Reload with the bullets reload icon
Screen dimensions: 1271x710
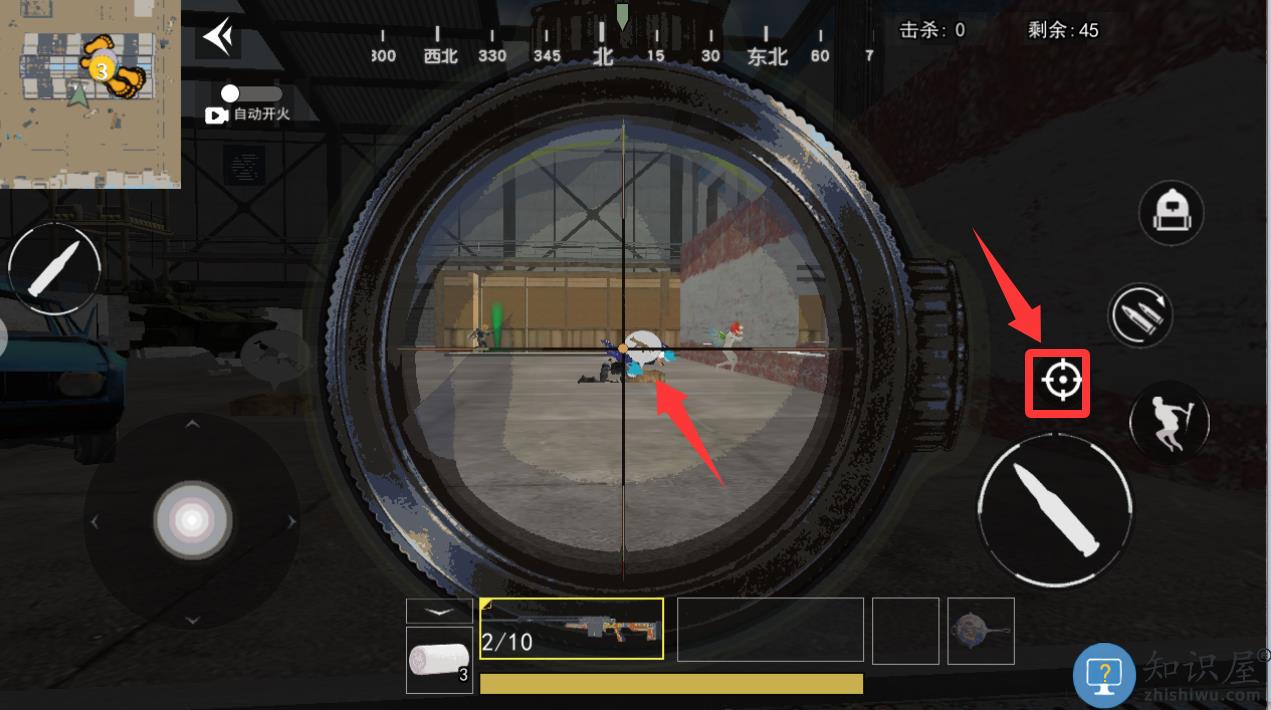tap(1140, 315)
